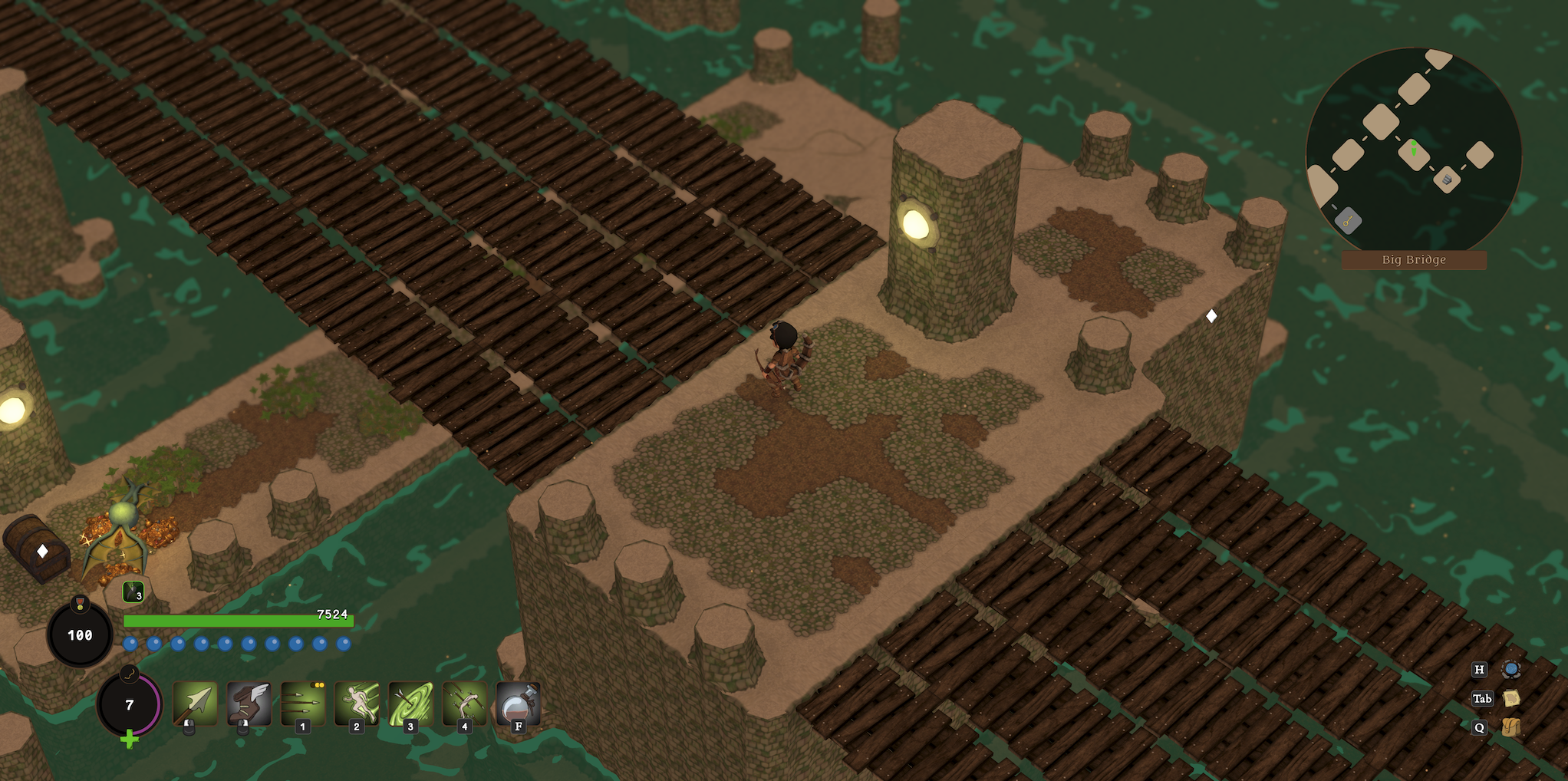Select the spear-tip basic attack ability
Screen dimensions: 1568x781
click(195, 703)
